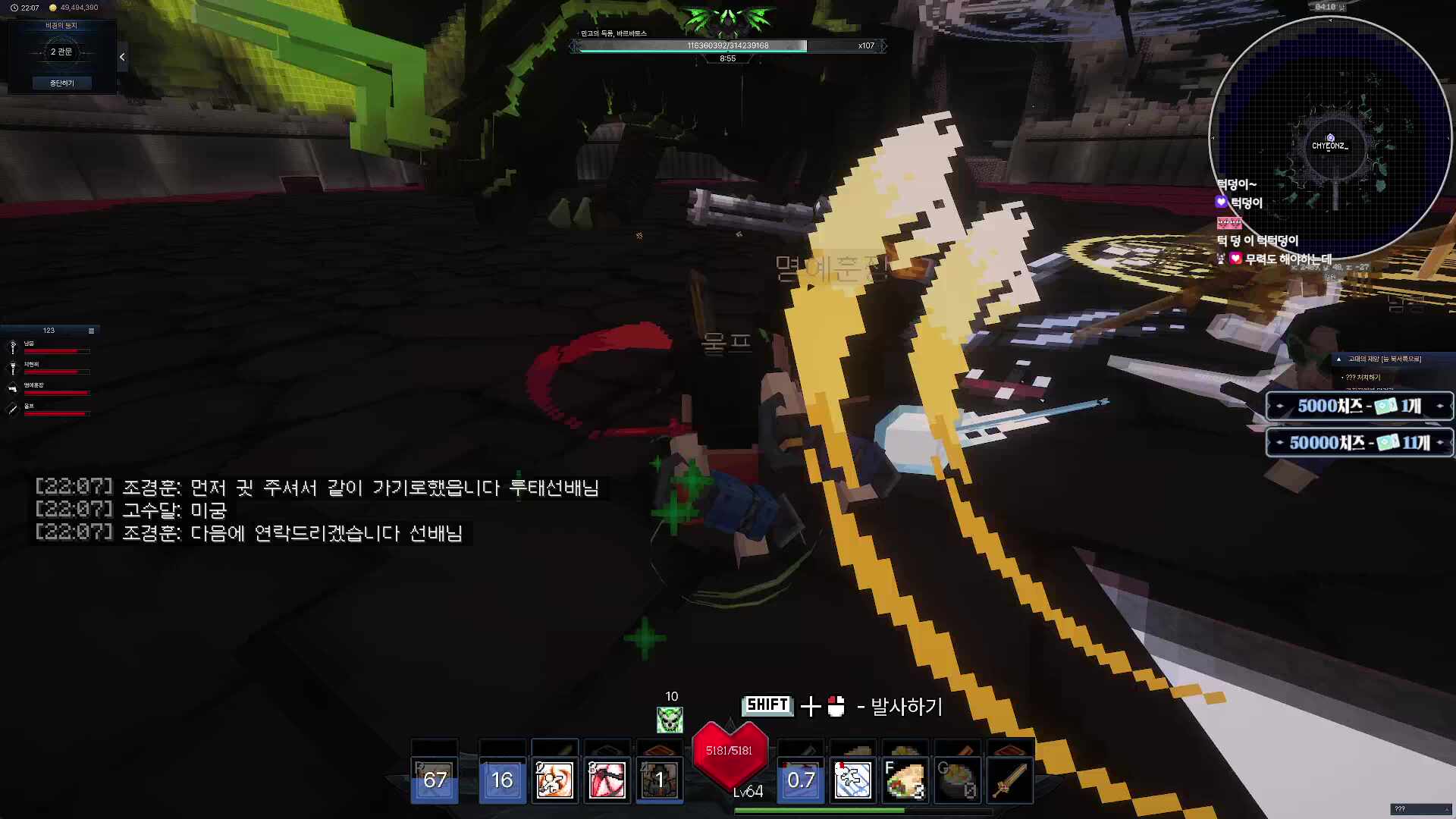This screenshot has width=1456, height=819.
Task: Activate the skill slot showing cooldown 16
Action: 502,780
